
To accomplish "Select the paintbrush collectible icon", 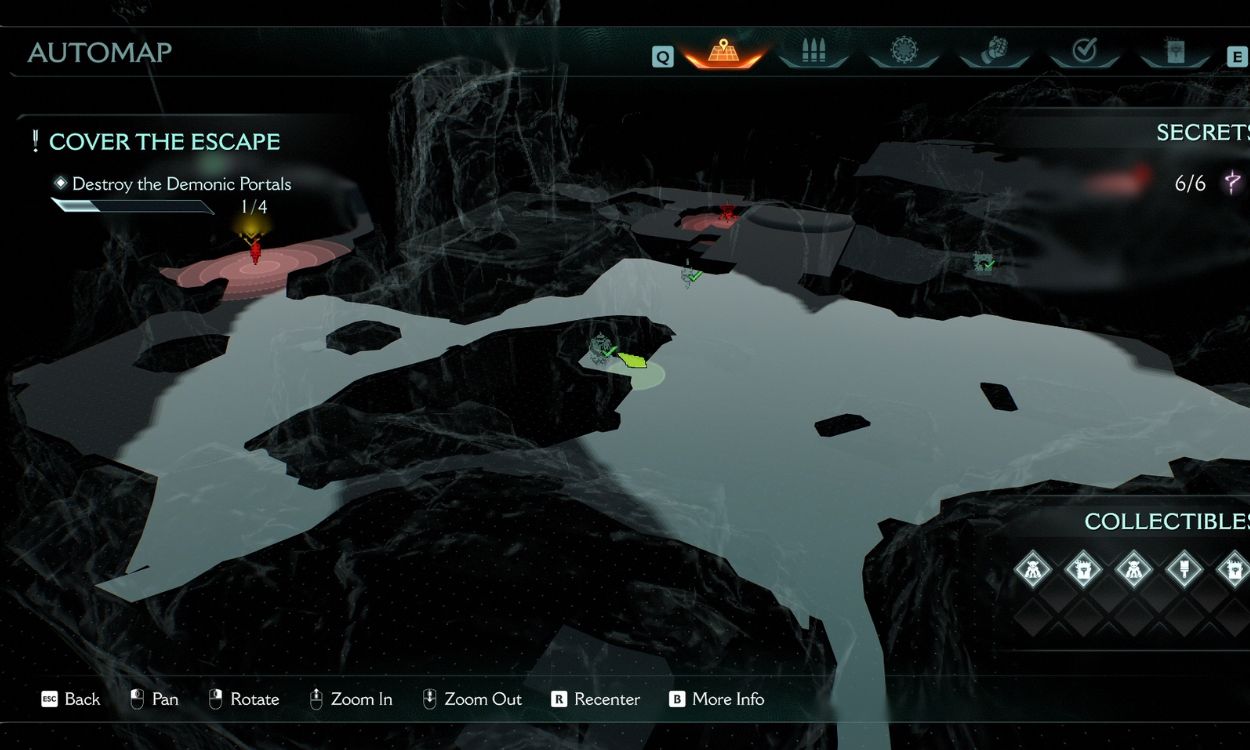I will (1184, 571).
